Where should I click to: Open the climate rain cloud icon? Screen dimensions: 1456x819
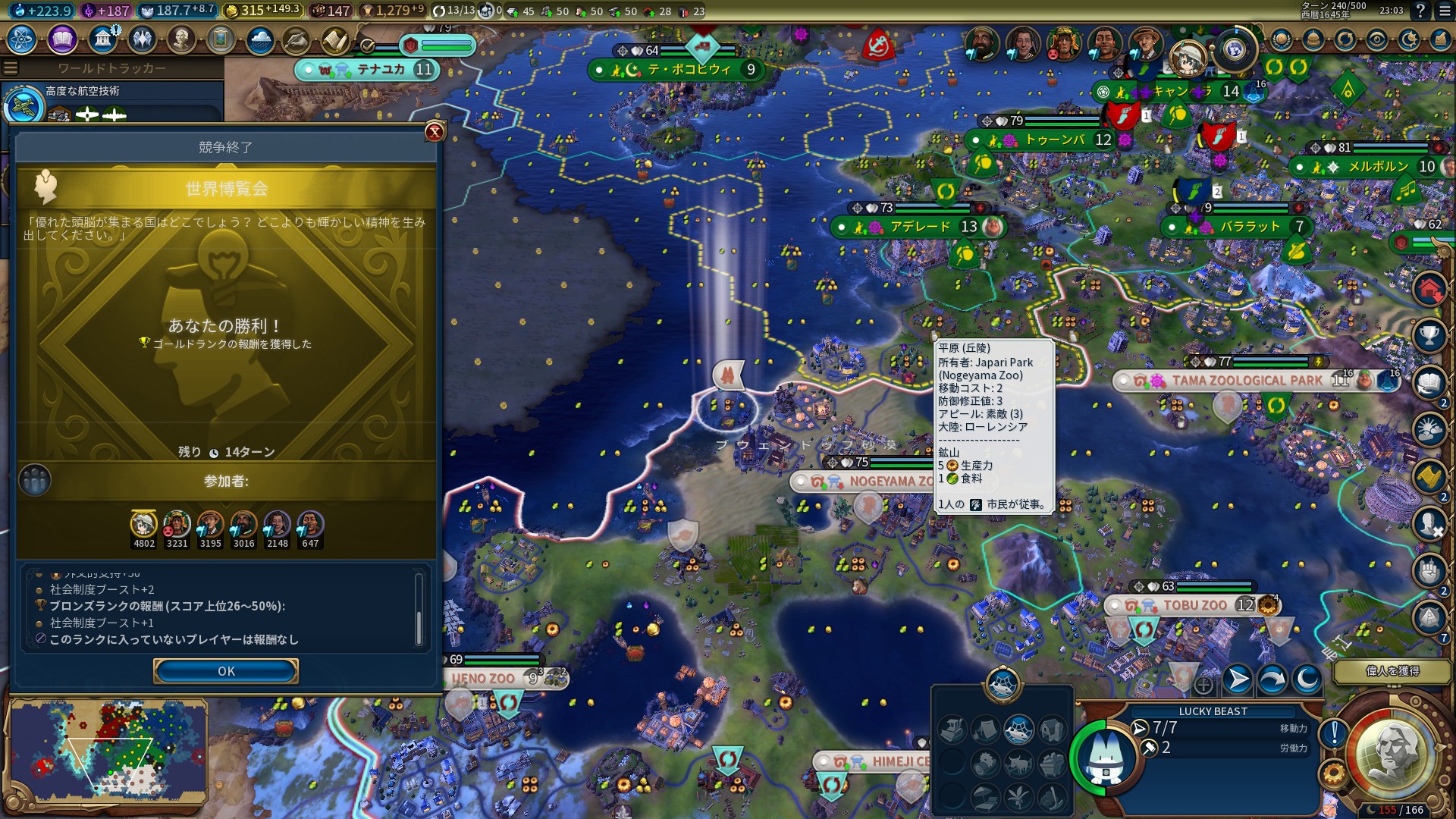coord(260,39)
